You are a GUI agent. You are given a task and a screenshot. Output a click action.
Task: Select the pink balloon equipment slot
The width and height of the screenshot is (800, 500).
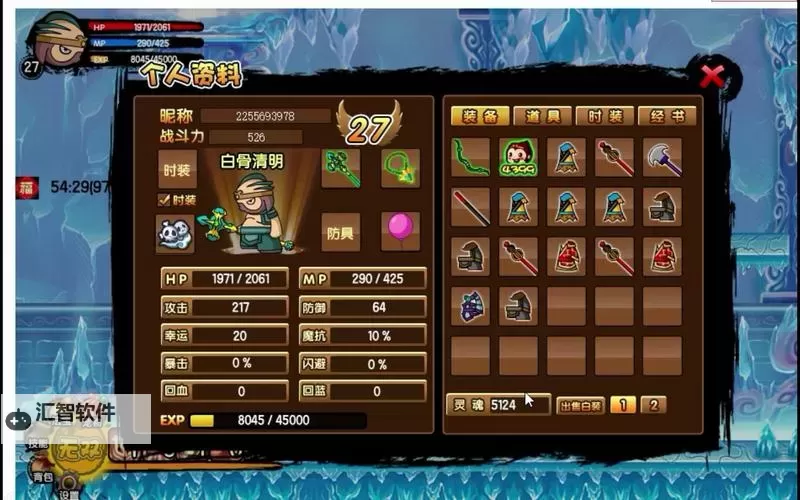pos(400,232)
